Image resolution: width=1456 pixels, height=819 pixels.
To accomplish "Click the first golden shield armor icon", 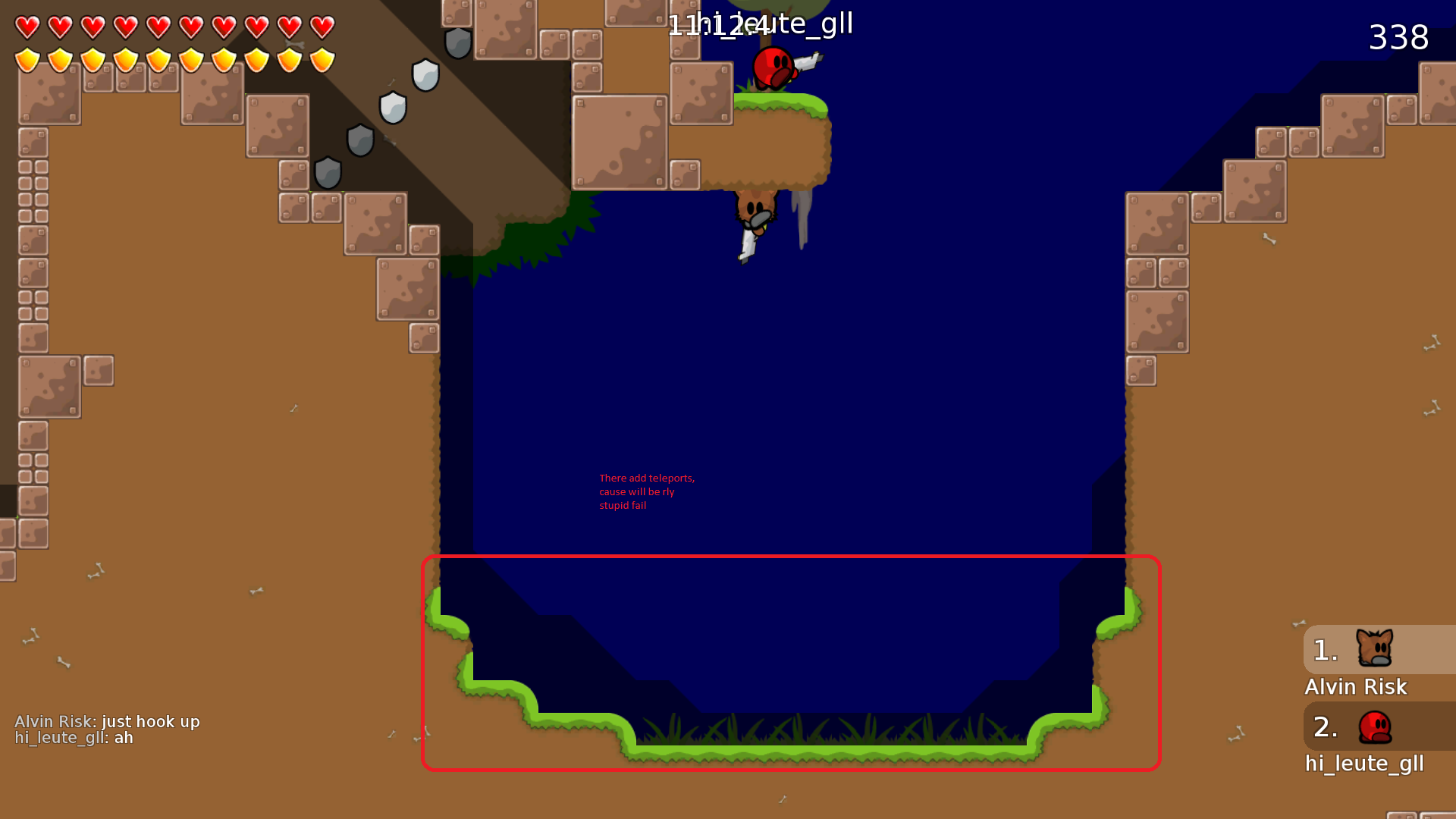I will [27, 61].
